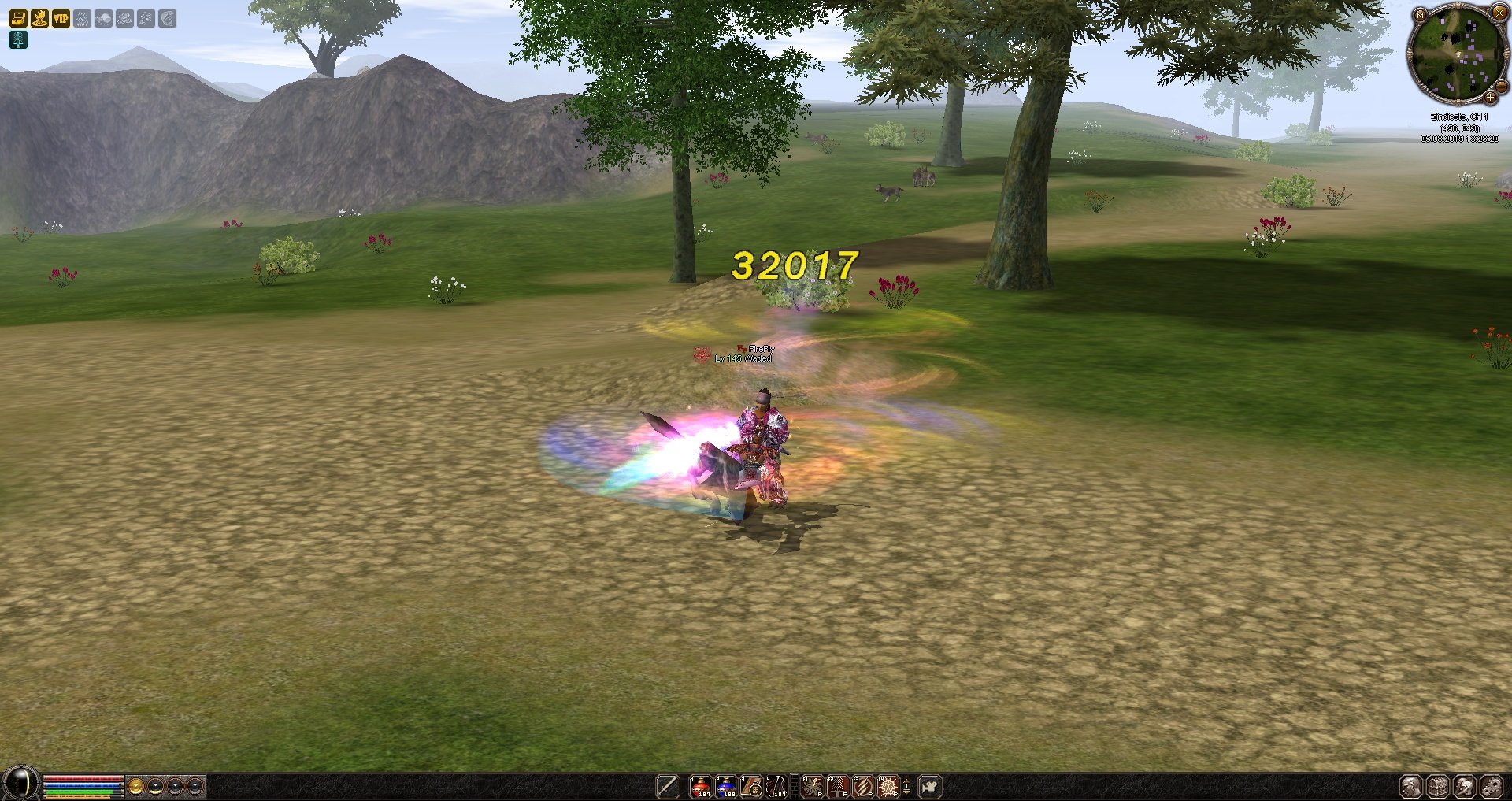Activate the F4 glowing body skill
This screenshot has width=1512, height=801.
pyautogui.click(x=888, y=786)
